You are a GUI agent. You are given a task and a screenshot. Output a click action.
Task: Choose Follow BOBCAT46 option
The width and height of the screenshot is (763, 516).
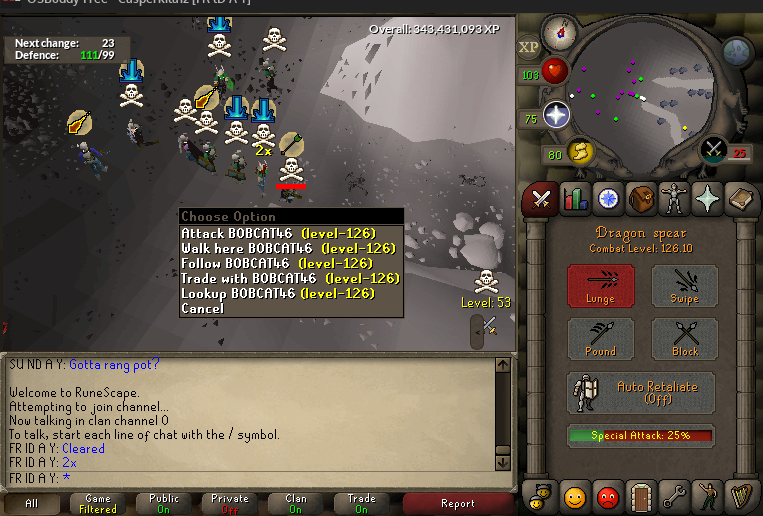(288, 264)
